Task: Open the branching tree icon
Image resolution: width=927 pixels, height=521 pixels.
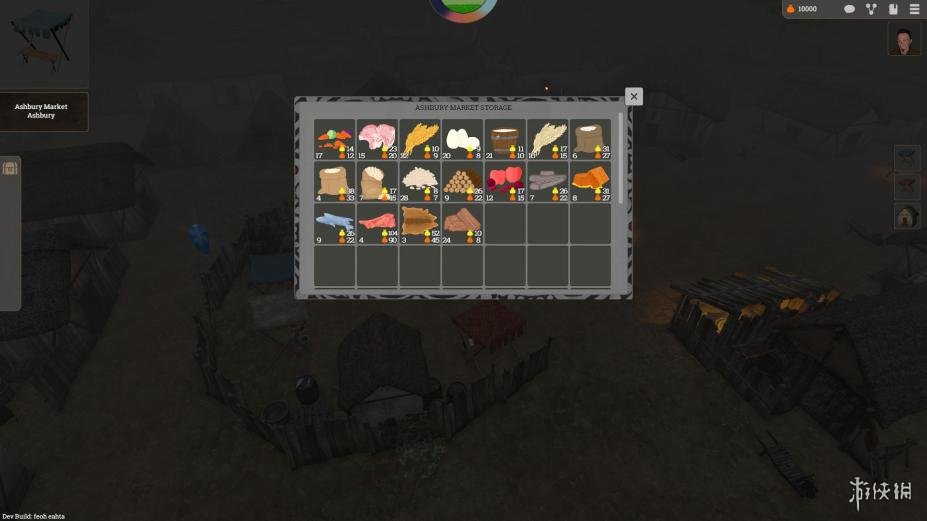Action: point(871,9)
